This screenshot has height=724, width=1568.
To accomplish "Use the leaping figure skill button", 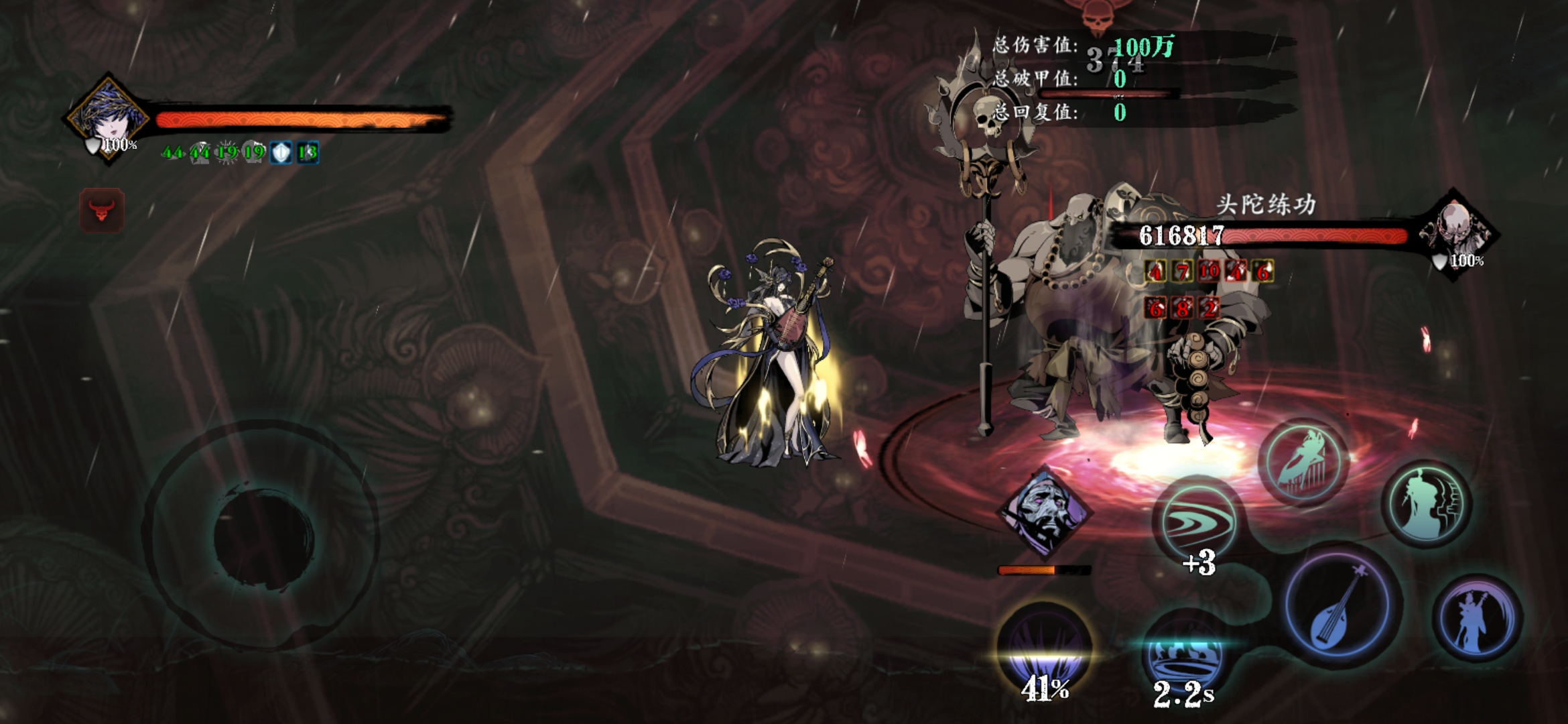I will click(x=1303, y=463).
